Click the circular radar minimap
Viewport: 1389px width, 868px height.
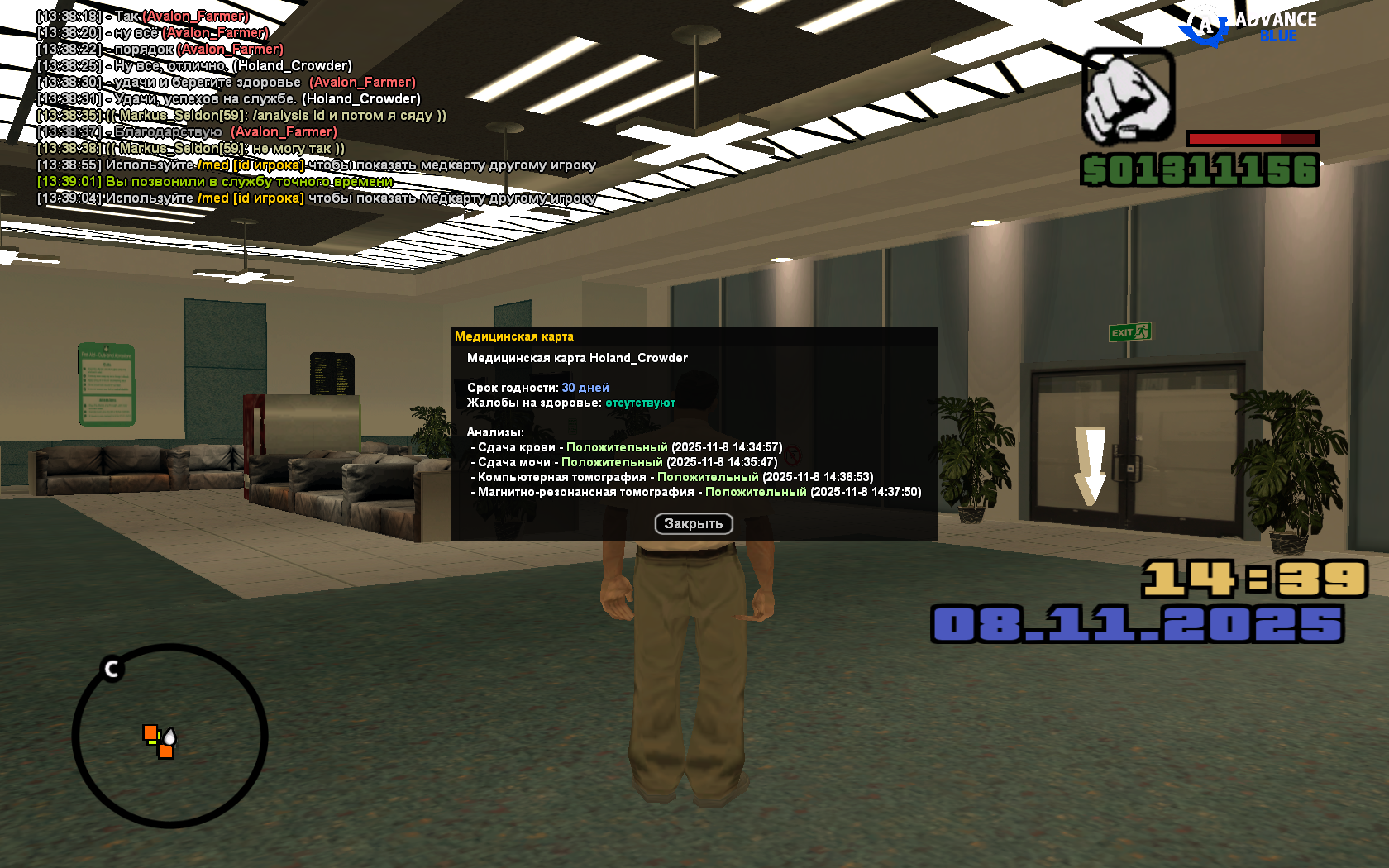coord(169,736)
